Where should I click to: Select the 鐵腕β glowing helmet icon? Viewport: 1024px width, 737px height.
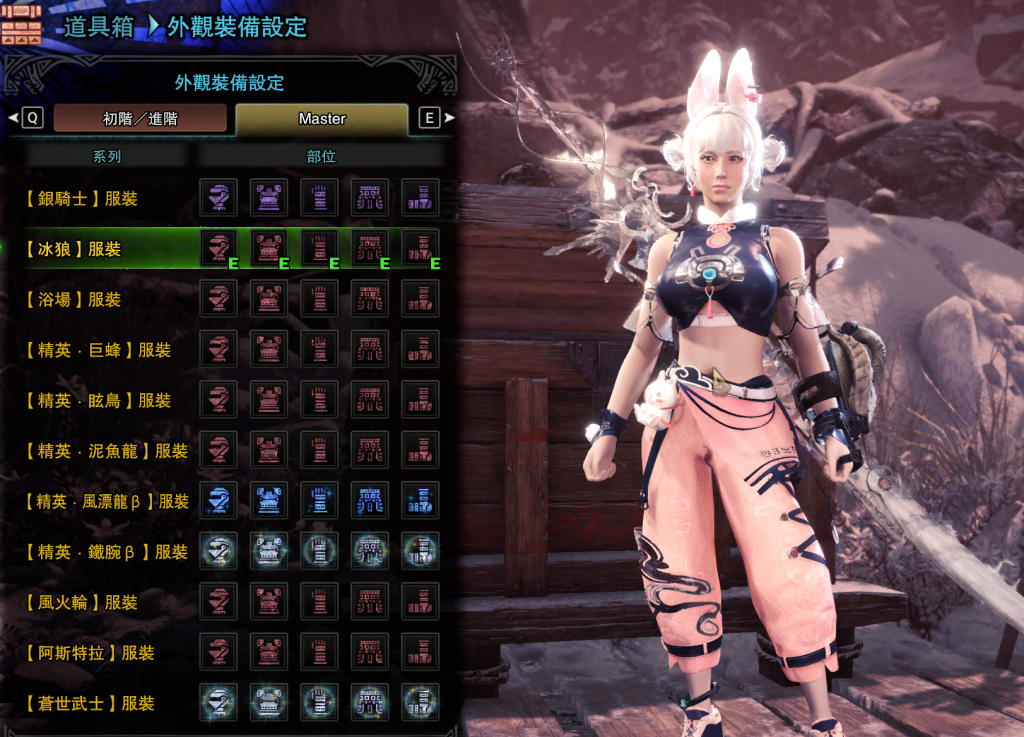(218, 551)
